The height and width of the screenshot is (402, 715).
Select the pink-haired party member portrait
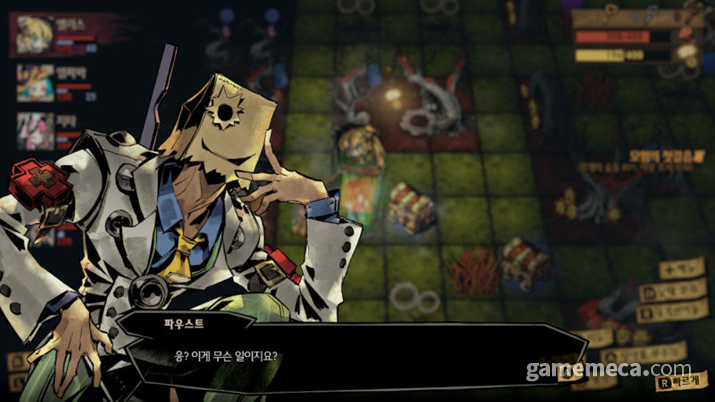tap(34, 131)
